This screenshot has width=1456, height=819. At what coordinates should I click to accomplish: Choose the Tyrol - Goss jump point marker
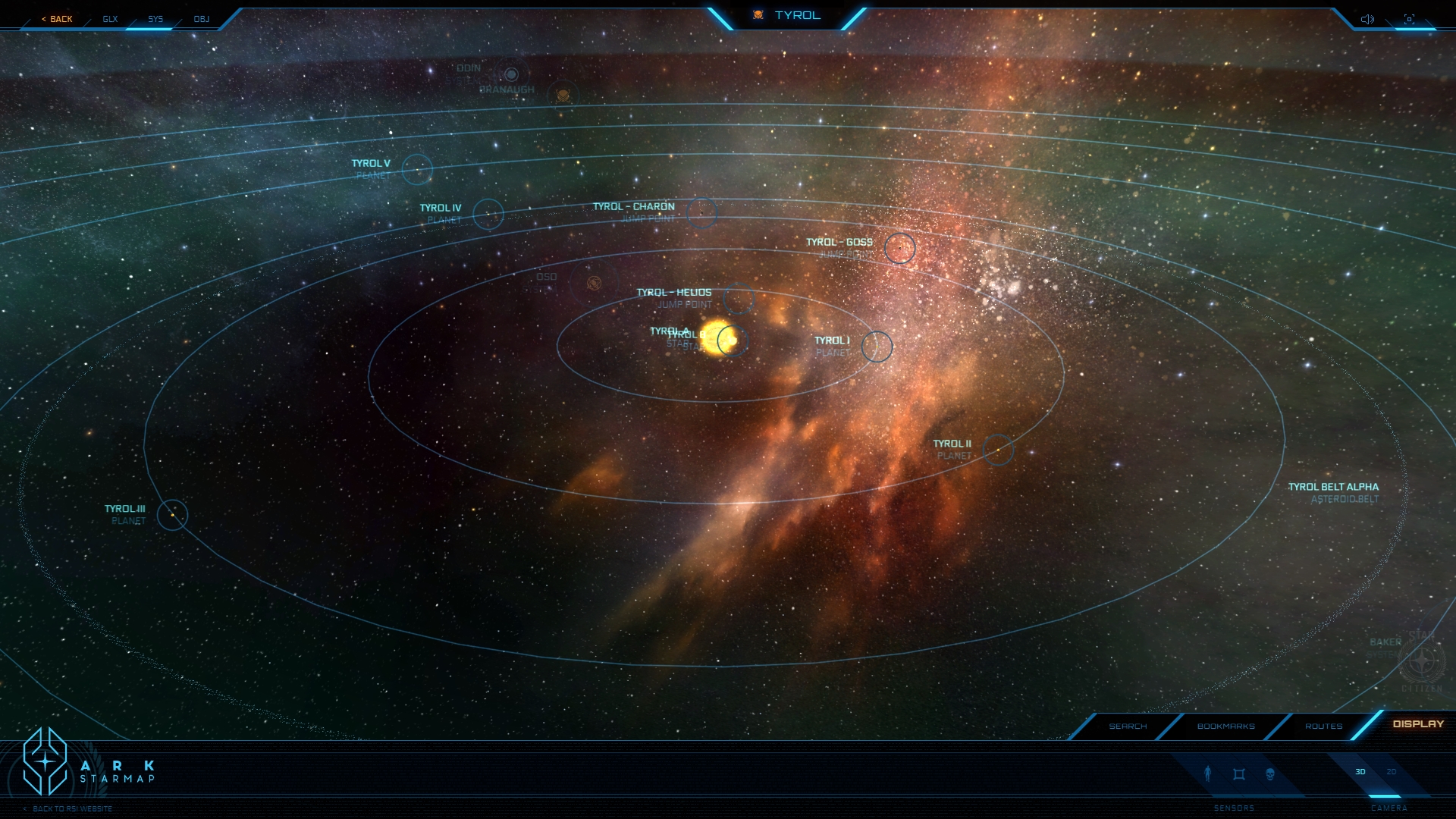pos(899,248)
